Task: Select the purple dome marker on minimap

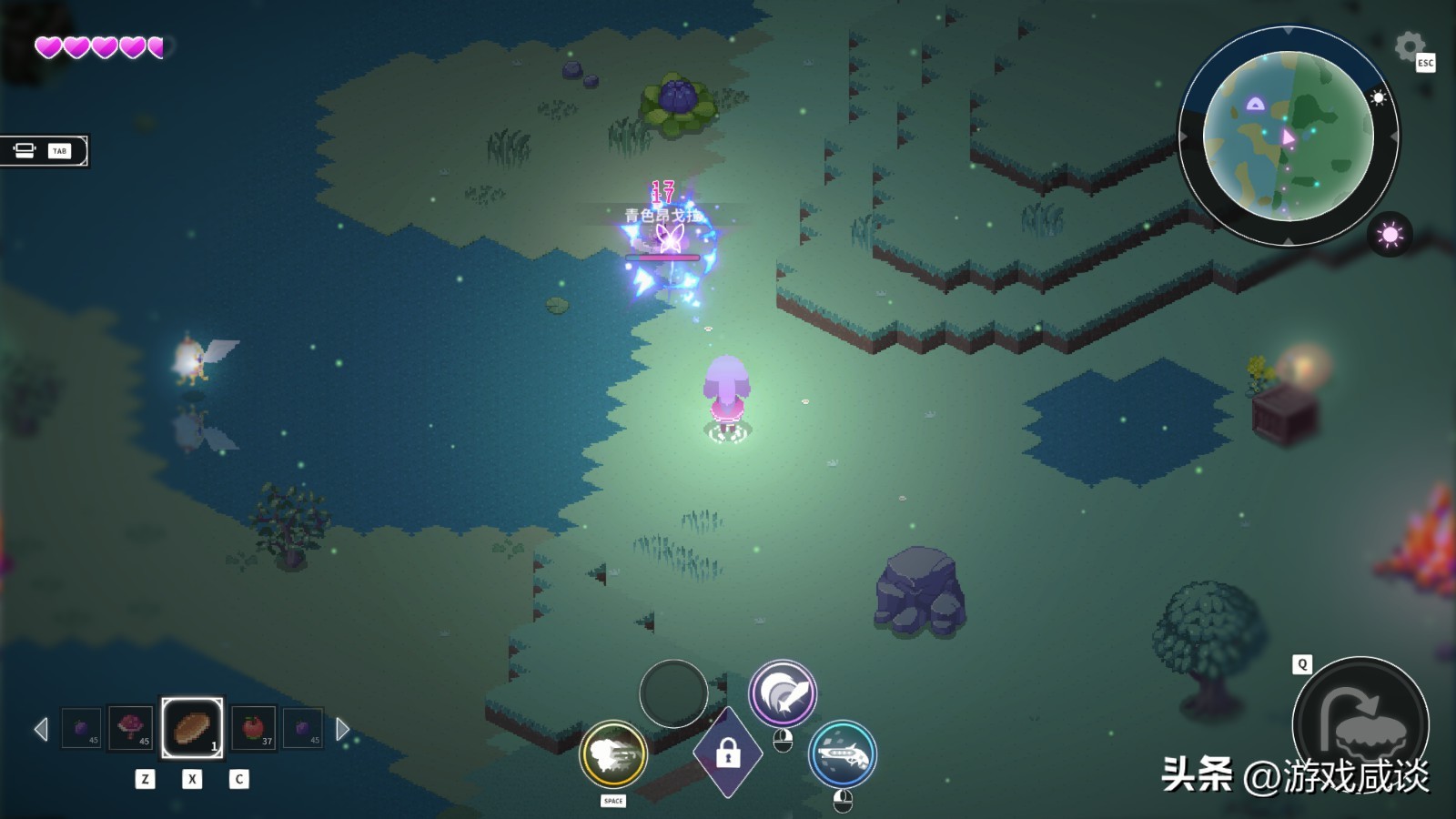Action: (x=1255, y=105)
